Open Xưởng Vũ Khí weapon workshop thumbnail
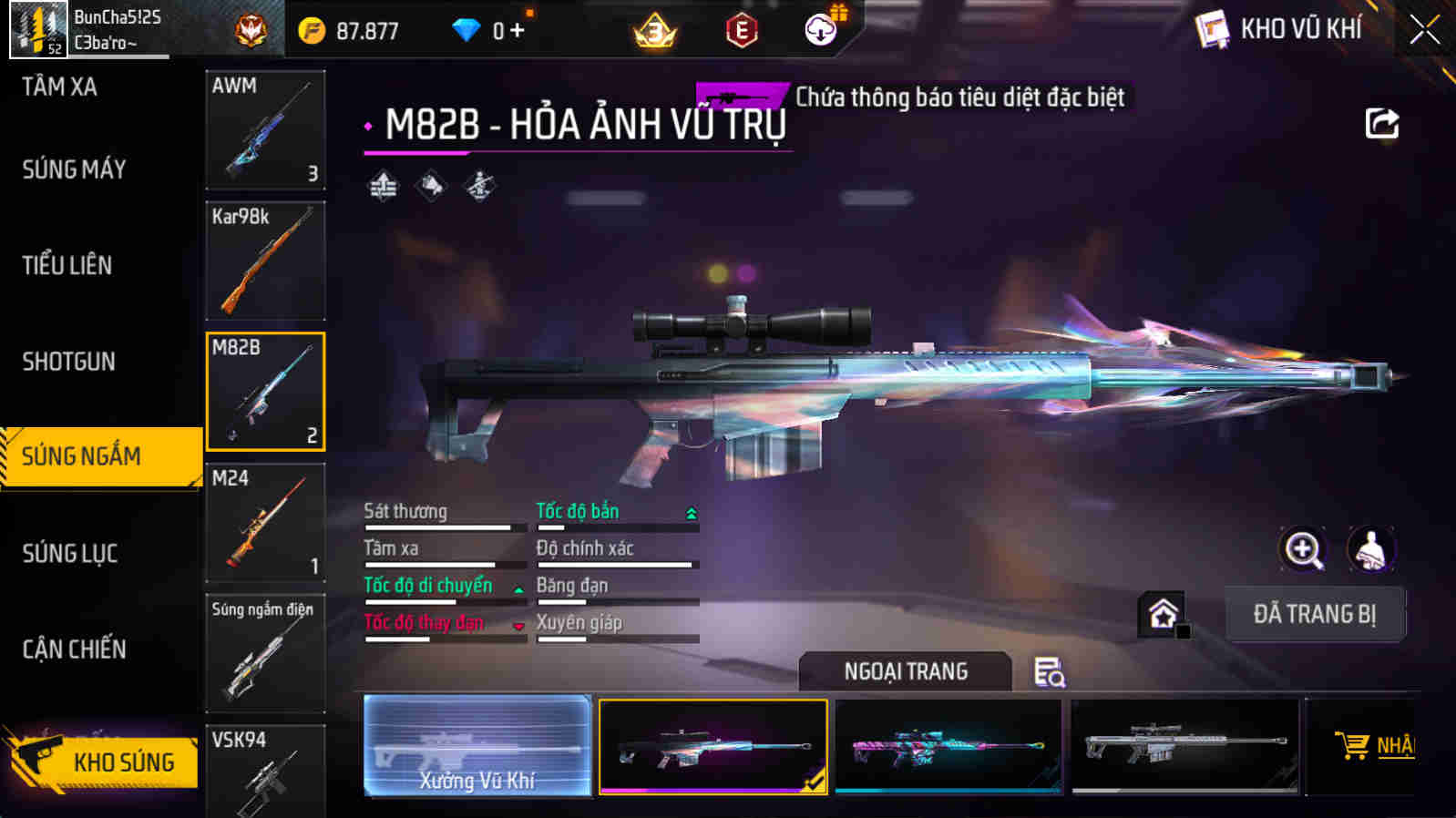1456x818 pixels. pyautogui.click(x=477, y=745)
